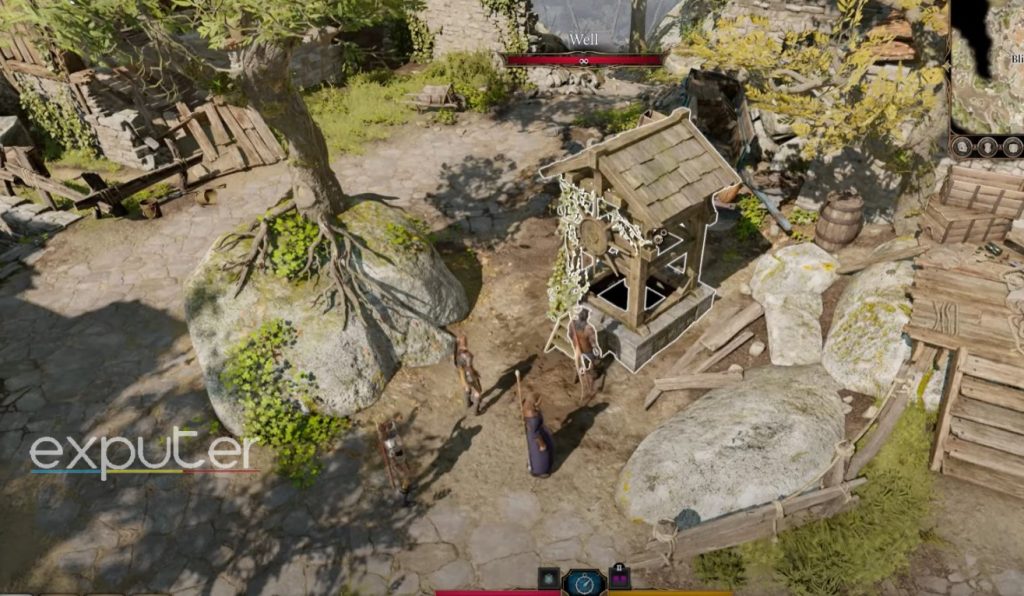The width and height of the screenshot is (1024, 596).
Task: Toggle turn-based mode with the stopwatch icon
Action: 584,583
